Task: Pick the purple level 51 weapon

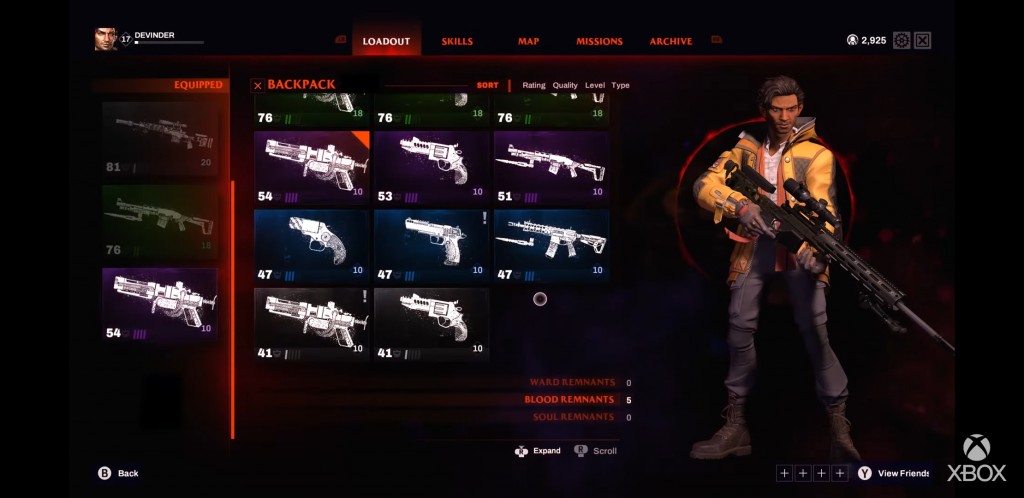Action: pyautogui.click(x=551, y=167)
